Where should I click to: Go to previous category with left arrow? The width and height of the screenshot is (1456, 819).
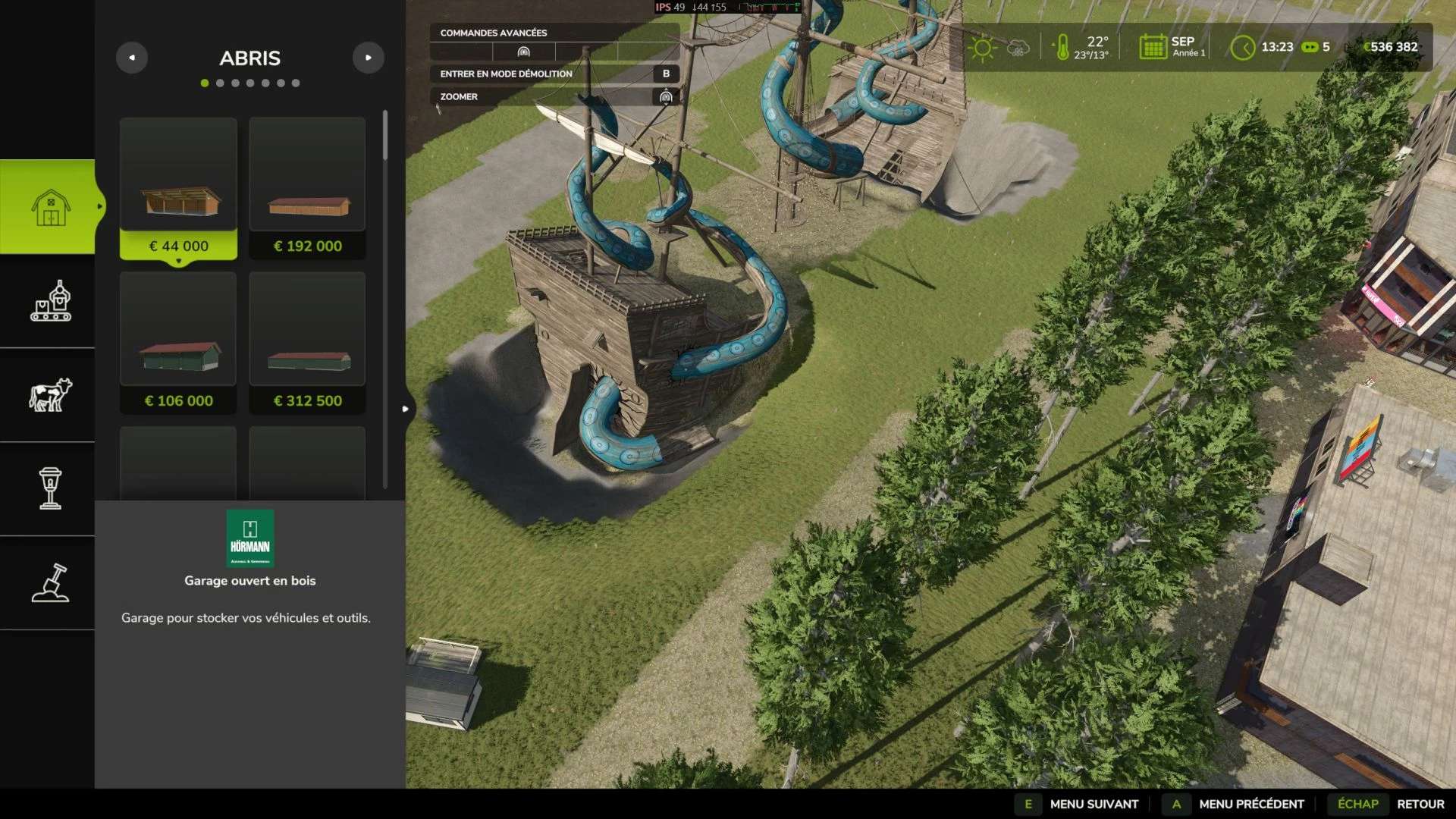click(132, 58)
